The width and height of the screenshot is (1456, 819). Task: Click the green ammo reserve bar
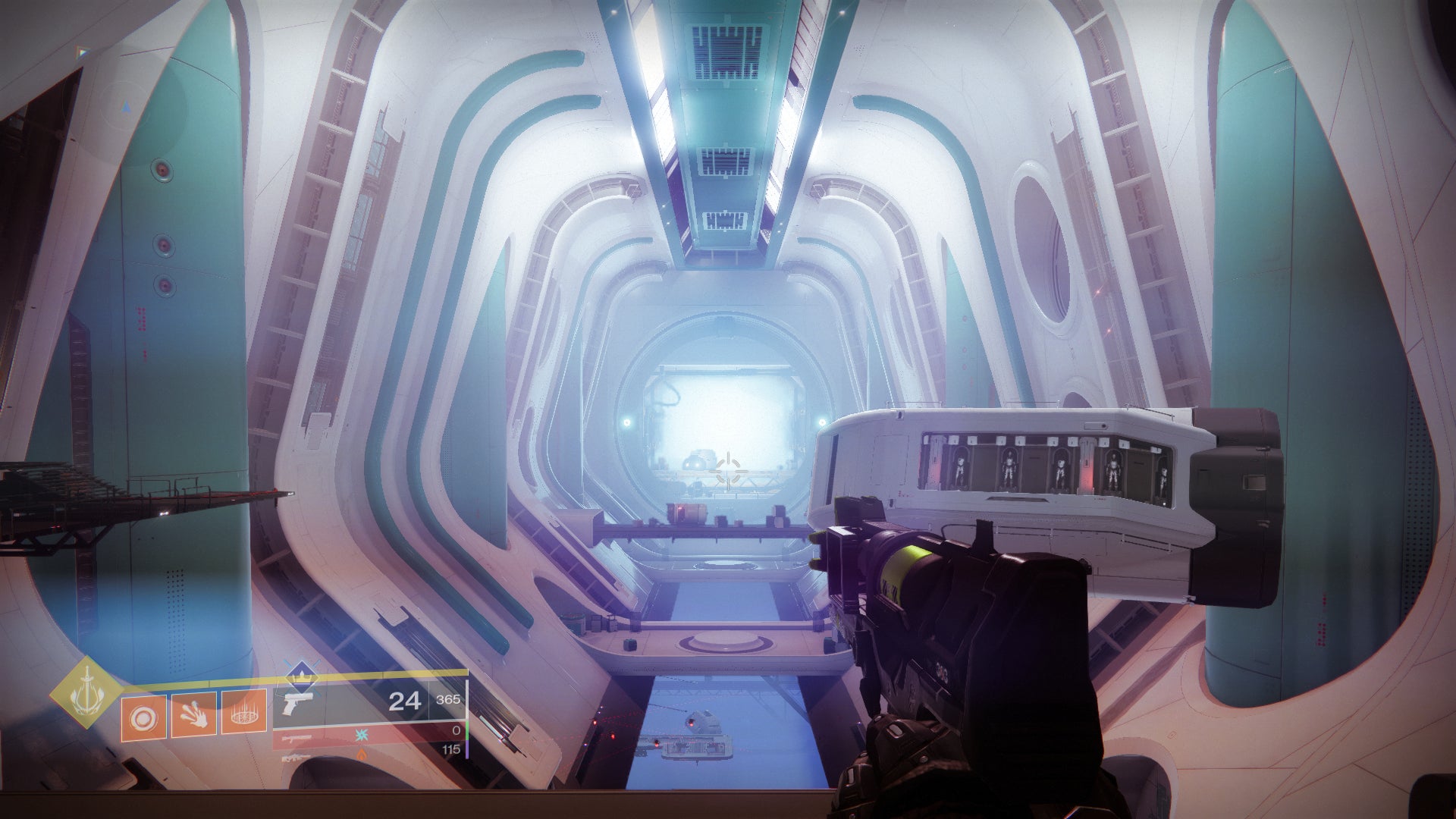click(x=469, y=730)
